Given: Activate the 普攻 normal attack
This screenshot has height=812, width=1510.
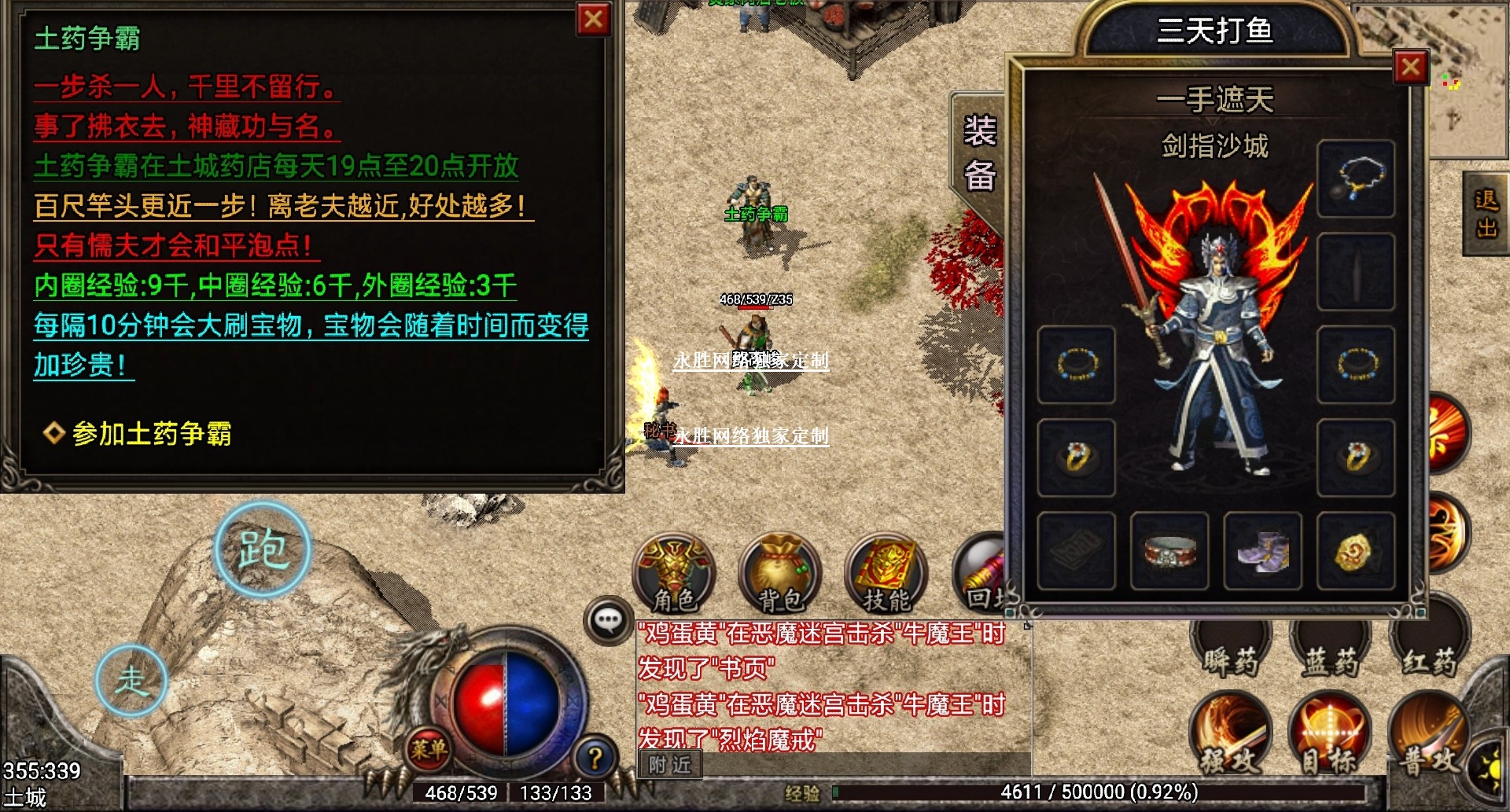Looking at the screenshot, I should click(x=1427, y=737).
